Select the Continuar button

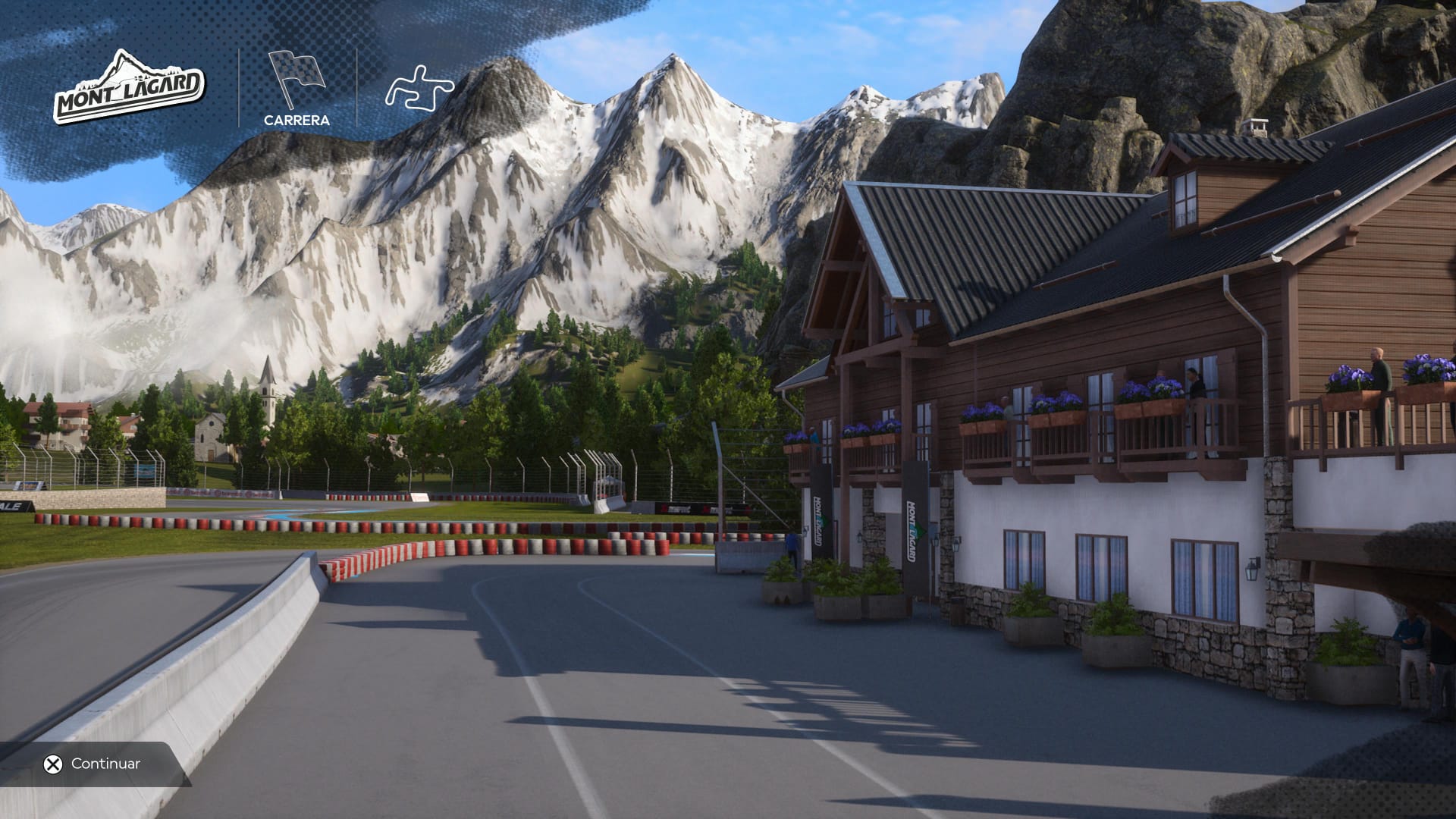click(93, 764)
